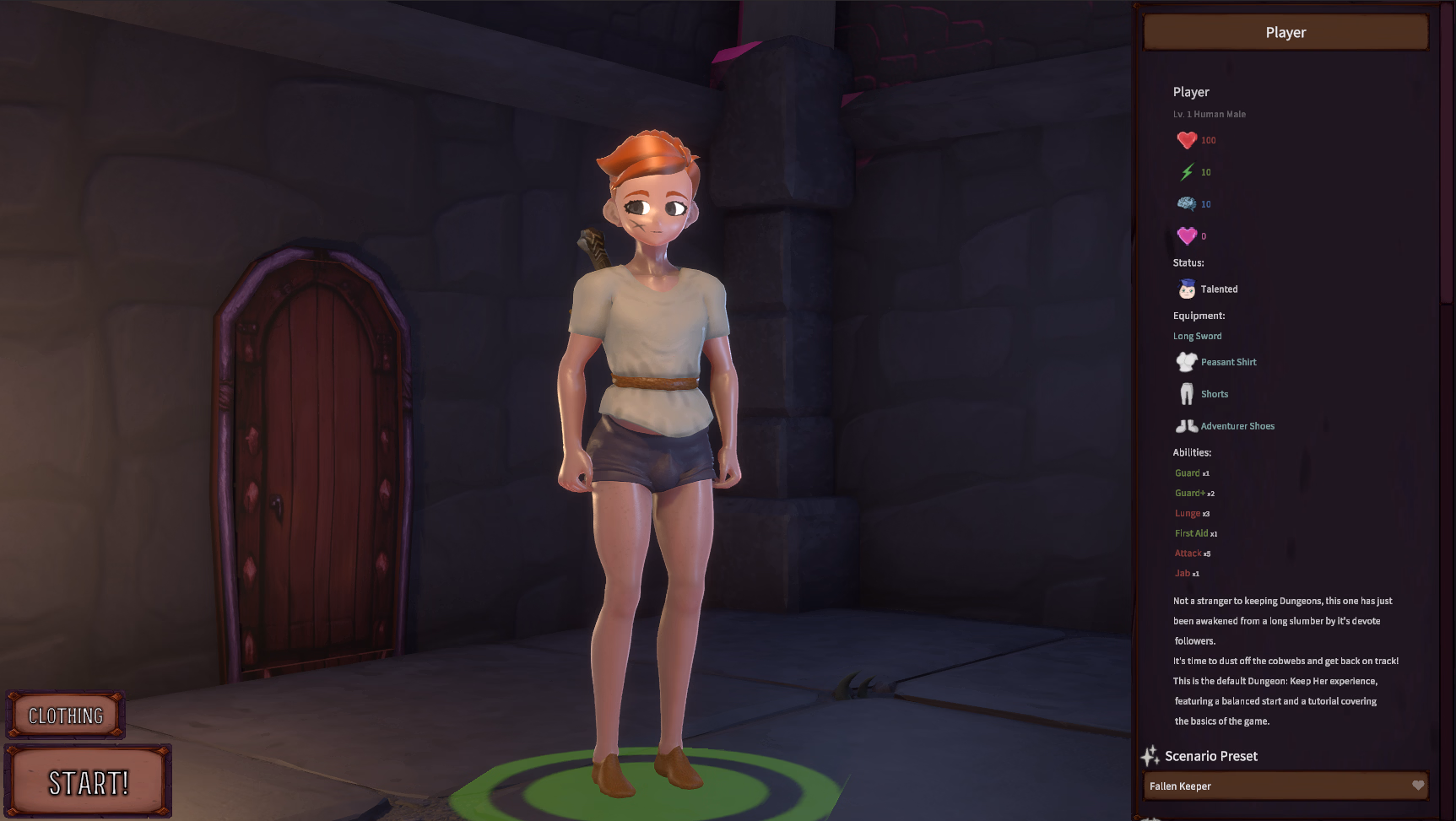
Task: Select the Shorts equipment entry
Action: tap(1214, 394)
